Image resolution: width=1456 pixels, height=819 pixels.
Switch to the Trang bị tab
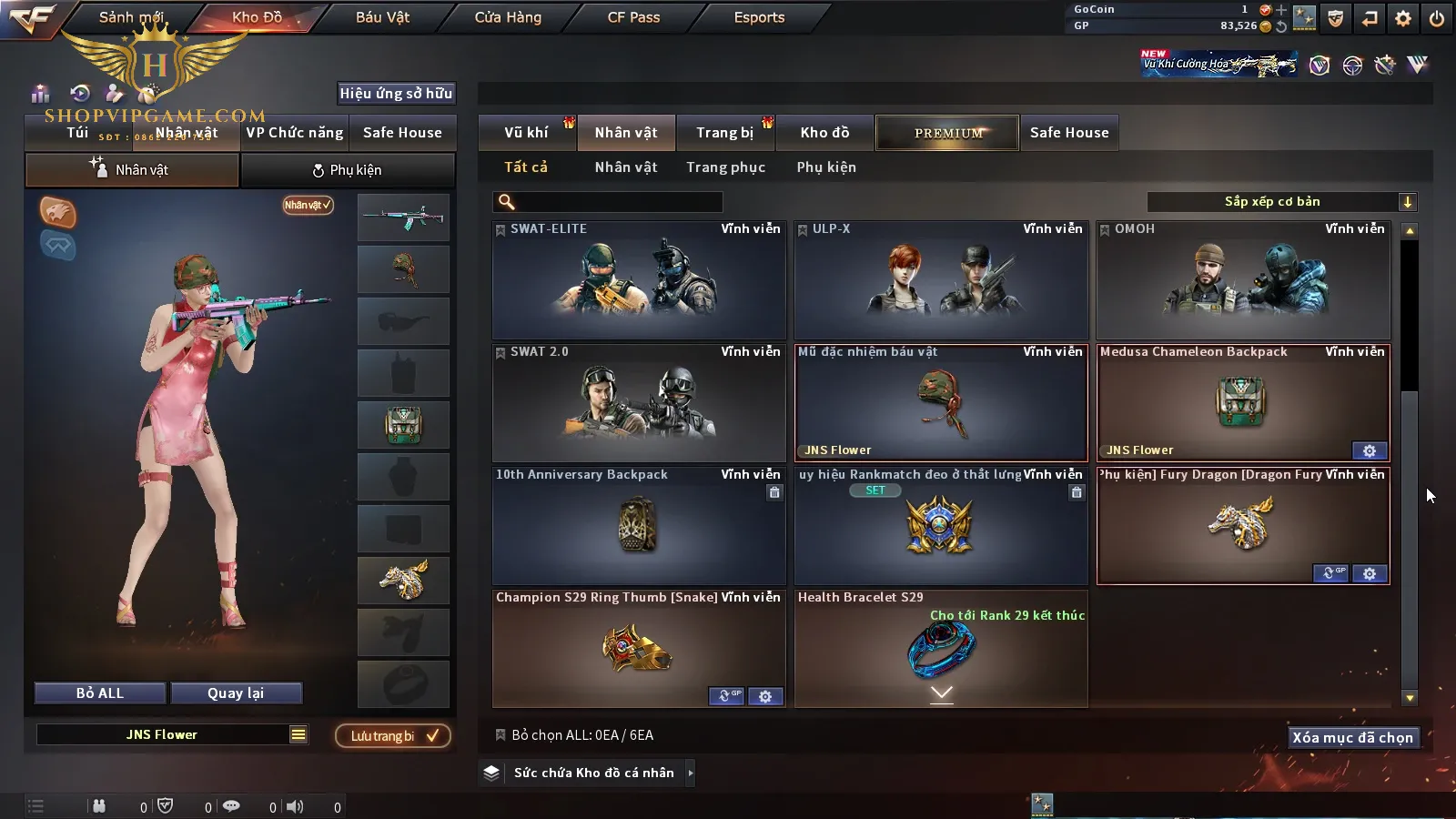724,133
